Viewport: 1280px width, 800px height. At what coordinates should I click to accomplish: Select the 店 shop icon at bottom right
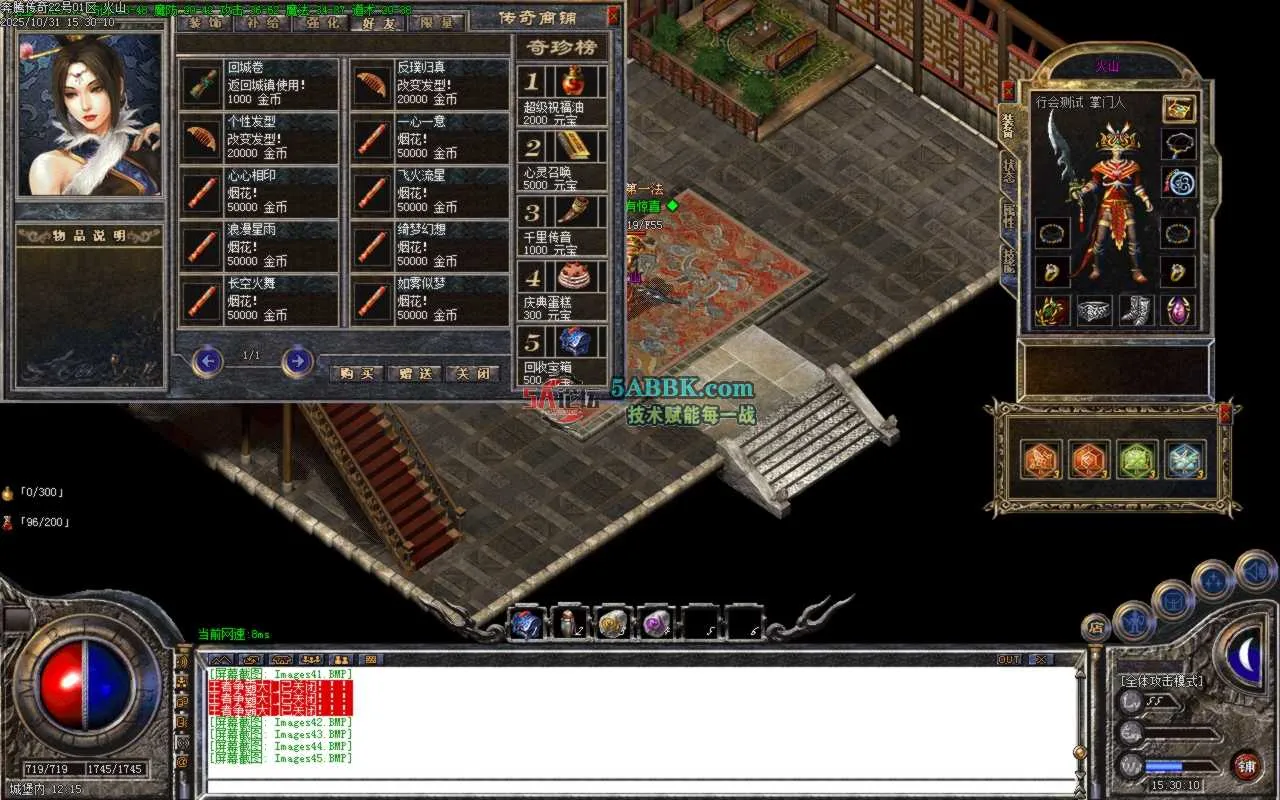1097,628
